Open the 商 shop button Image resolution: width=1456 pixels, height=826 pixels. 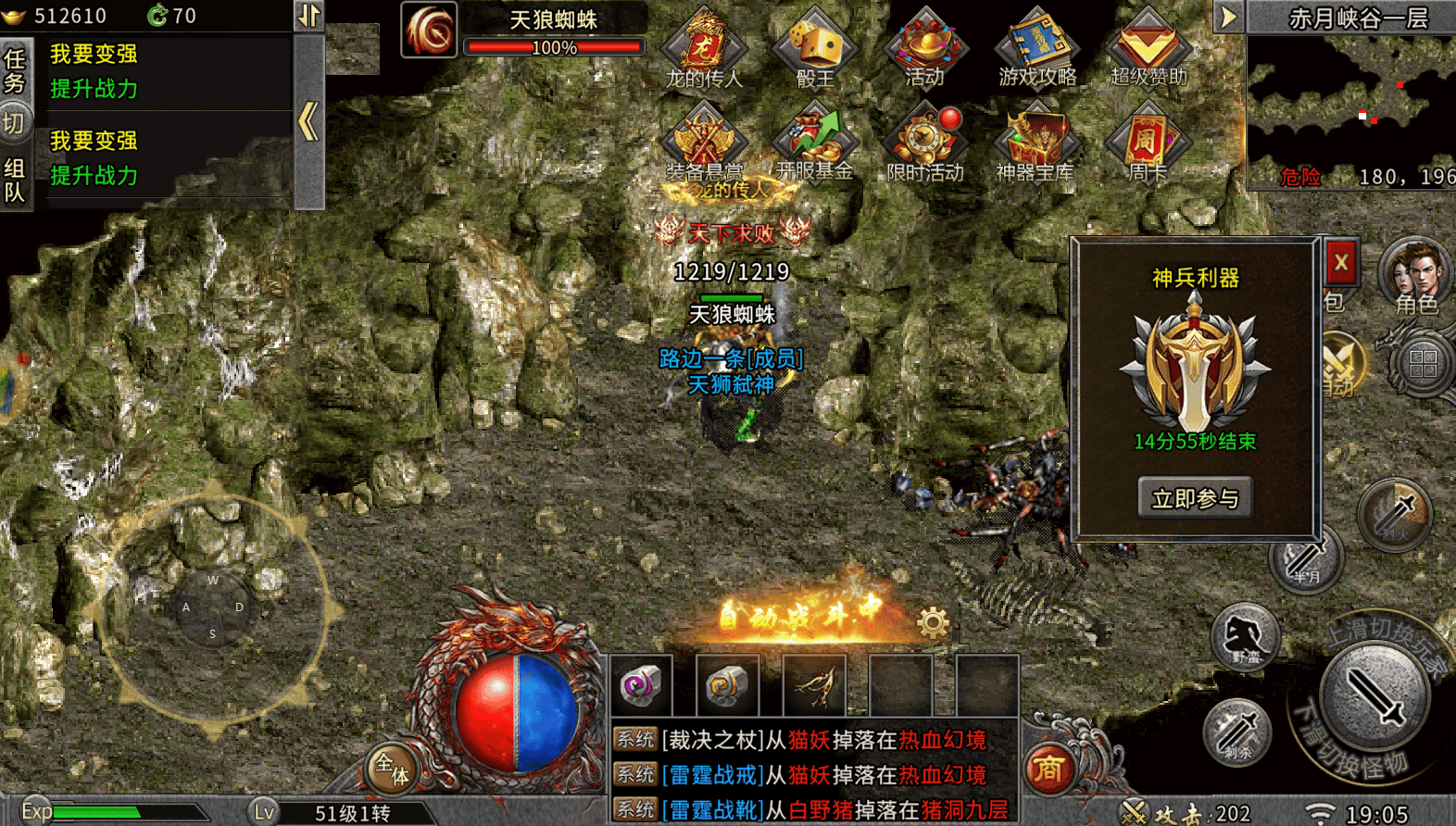(x=1048, y=768)
